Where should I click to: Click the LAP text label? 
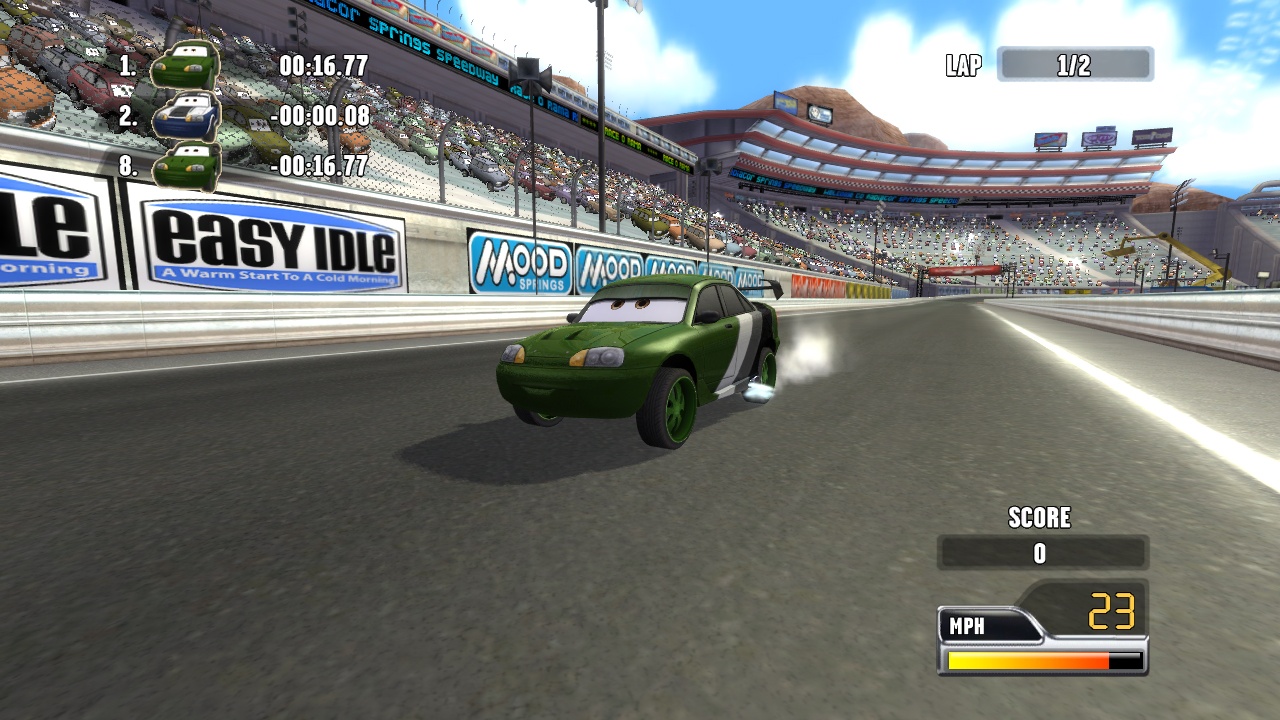[x=961, y=64]
